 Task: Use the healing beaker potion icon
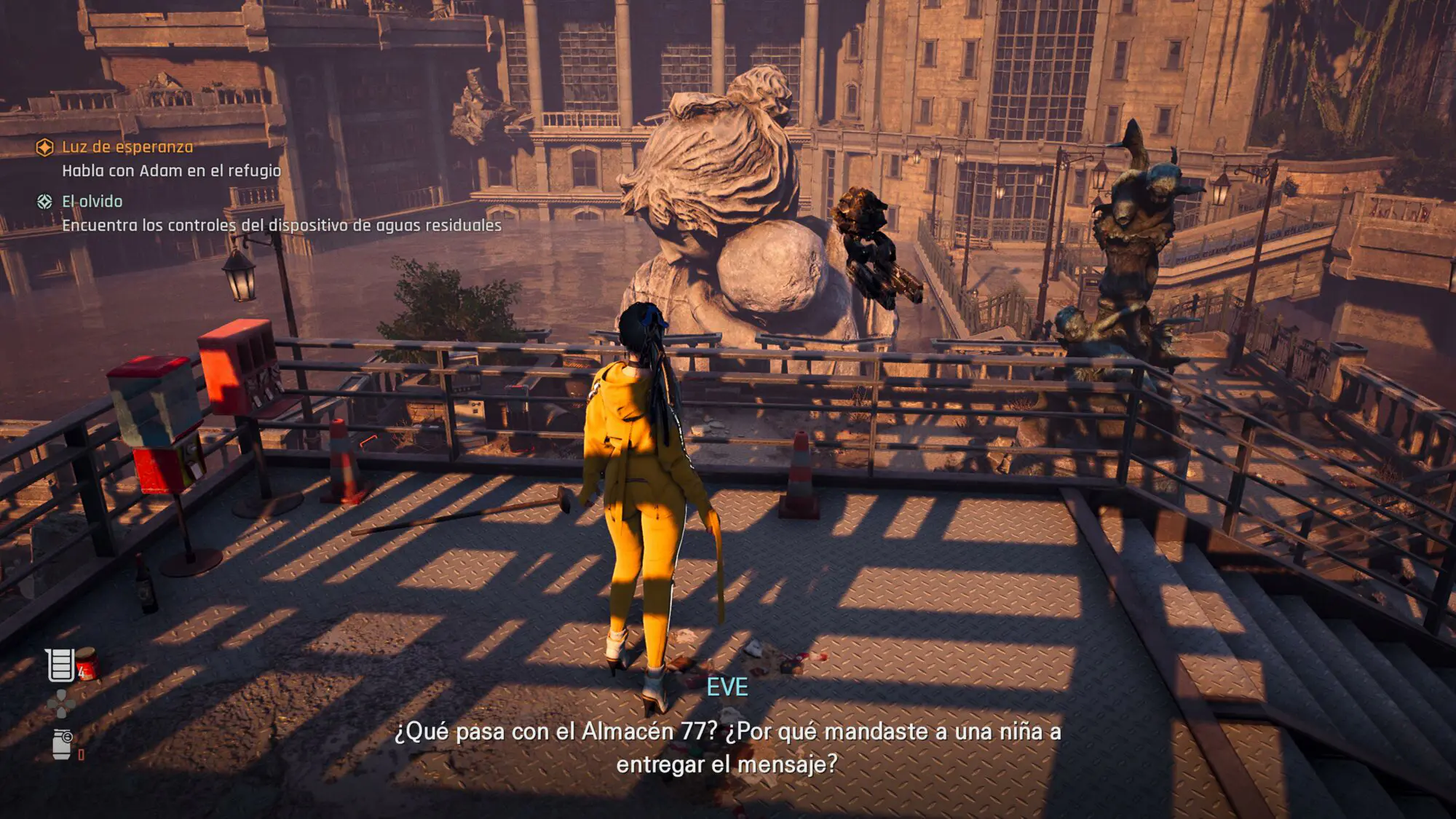coord(61,665)
